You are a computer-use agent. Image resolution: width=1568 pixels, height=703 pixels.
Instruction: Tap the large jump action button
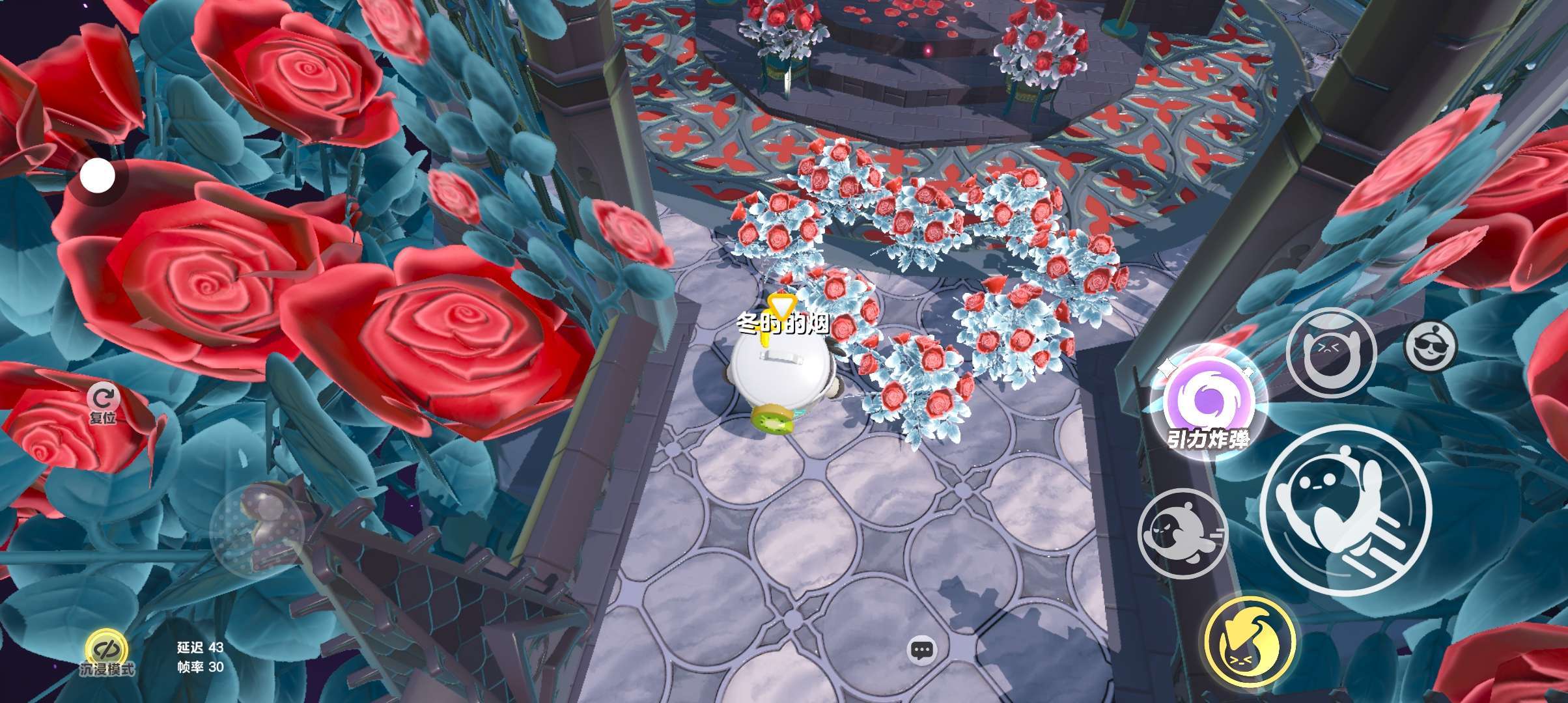click(1345, 508)
